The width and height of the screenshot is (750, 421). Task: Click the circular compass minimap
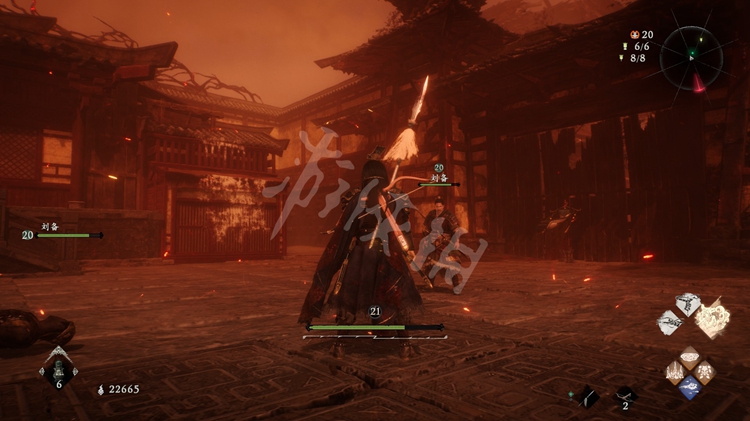coord(691,57)
